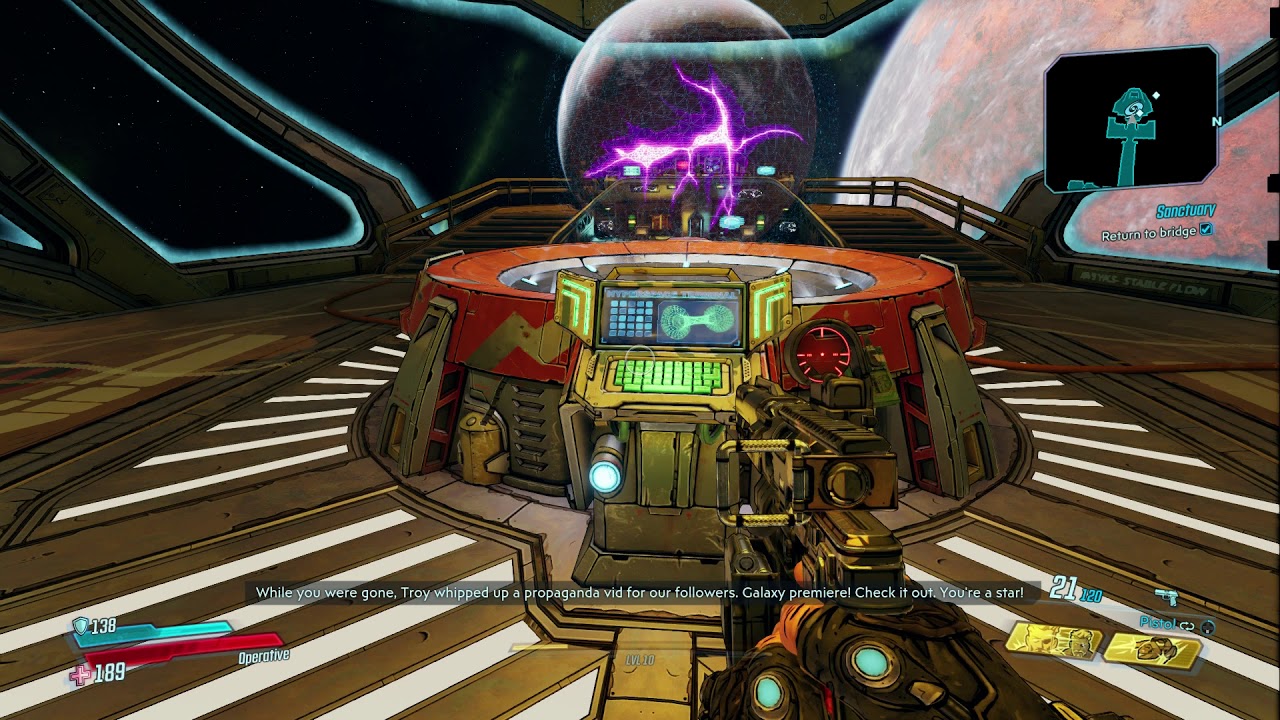Screen dimensions: 1280x720
Task: Open the minimap in the corner
Action: click(1130, 120)
